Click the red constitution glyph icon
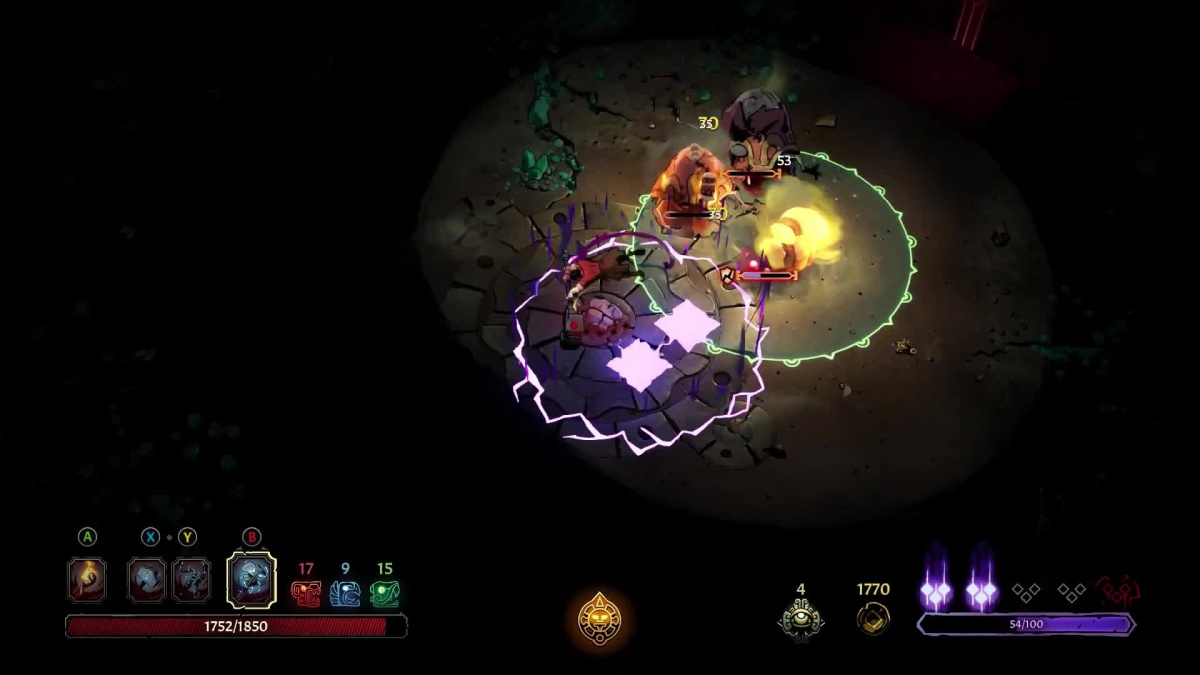The height and width of the screenshot is (675, 1200). pyautogui.click(x=305, y=594)
